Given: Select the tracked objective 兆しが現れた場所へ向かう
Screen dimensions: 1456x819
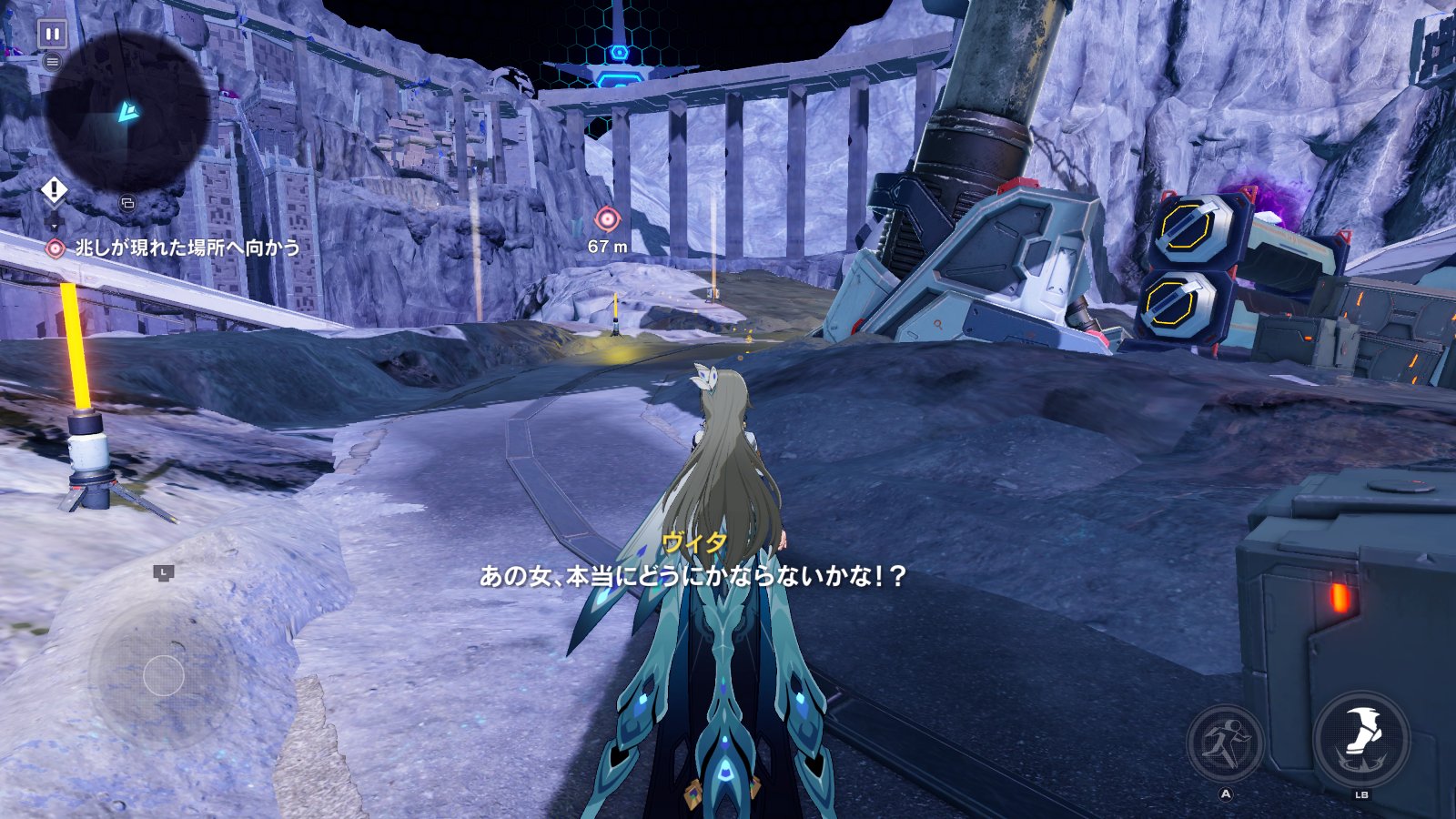Looking at the screenshot, I should point(186,248).
